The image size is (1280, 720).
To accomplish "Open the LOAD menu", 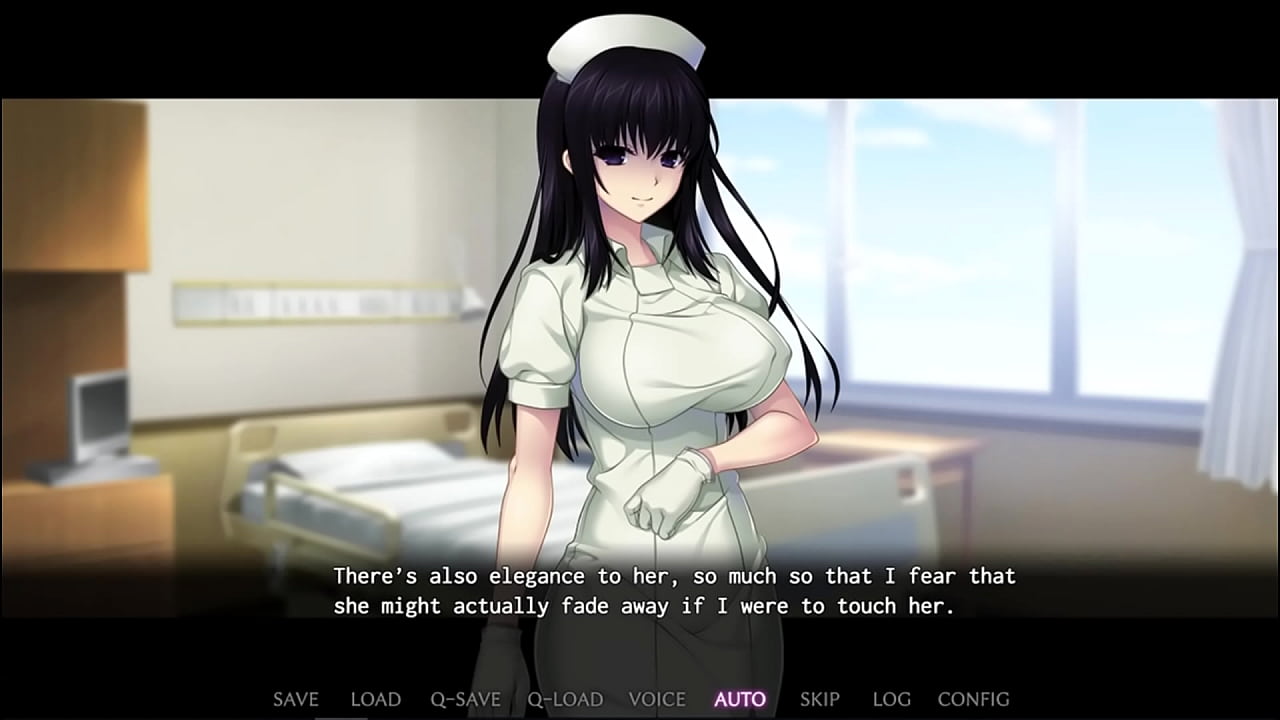I will coord(375,699).
